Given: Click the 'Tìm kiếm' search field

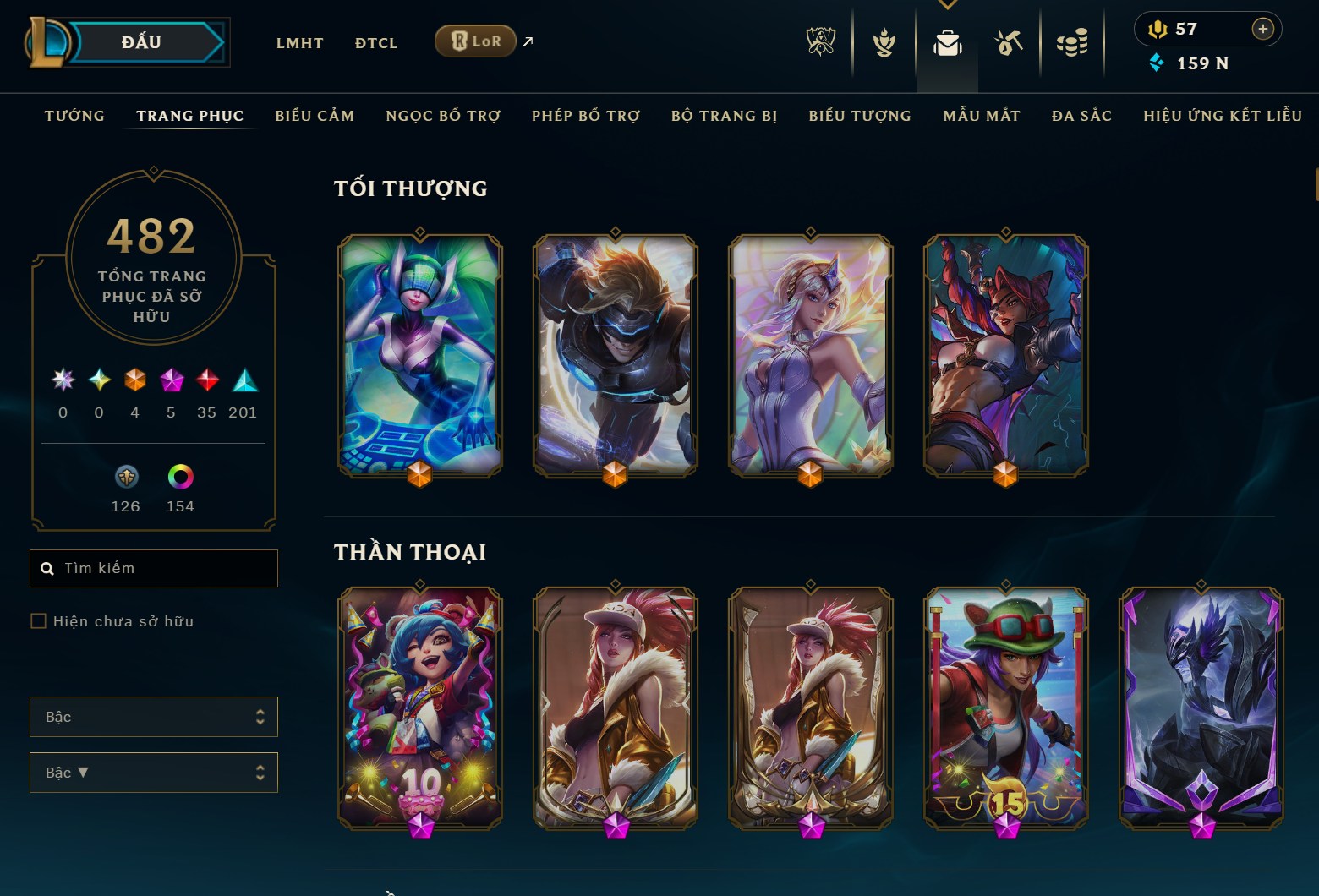Looking at the screenshot, I should (153, 567).
